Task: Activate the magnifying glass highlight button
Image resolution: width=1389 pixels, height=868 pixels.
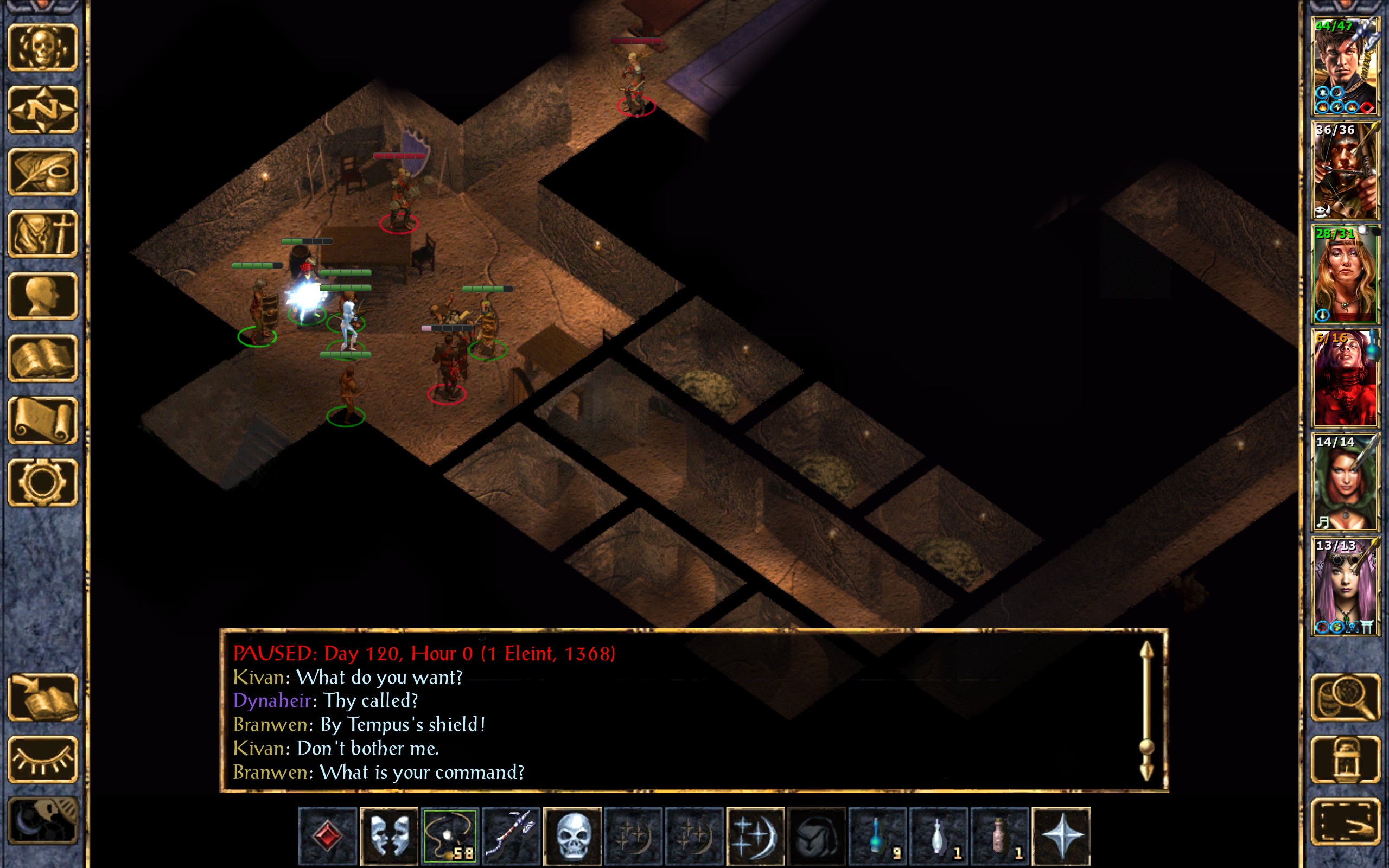Action: coord(1346,698)
